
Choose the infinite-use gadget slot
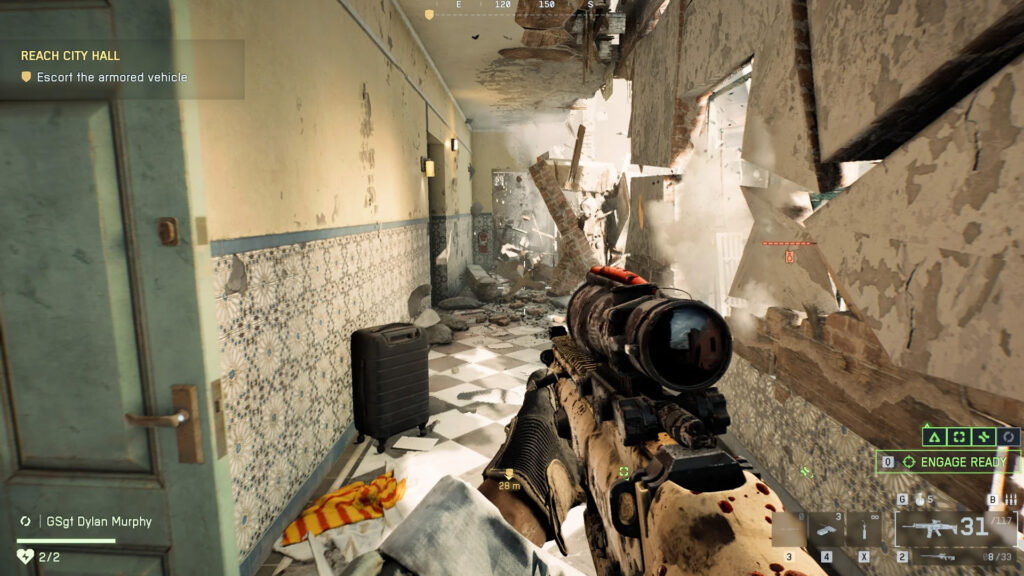863,528
